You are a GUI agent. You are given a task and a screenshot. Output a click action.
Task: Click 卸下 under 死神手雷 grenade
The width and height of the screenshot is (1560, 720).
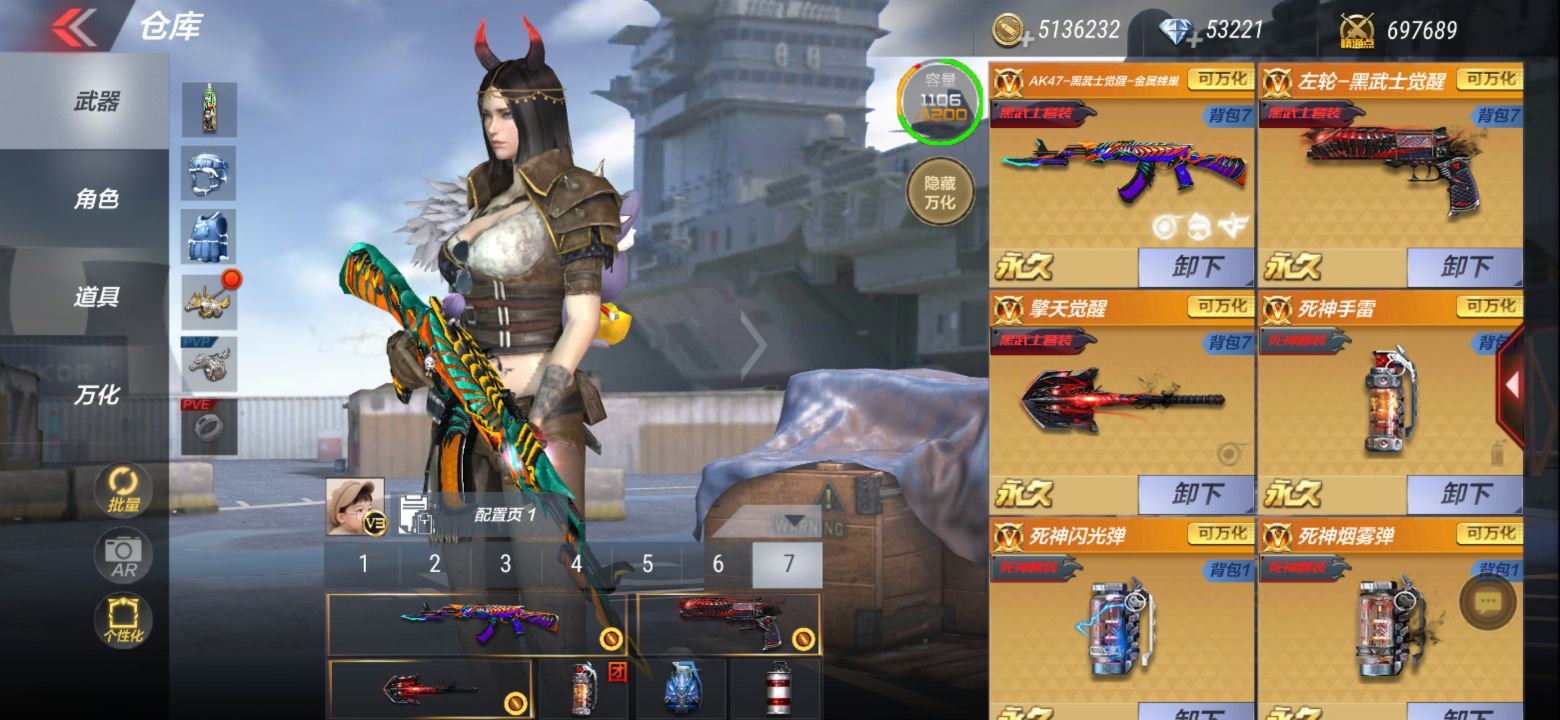coord(1465,494)
